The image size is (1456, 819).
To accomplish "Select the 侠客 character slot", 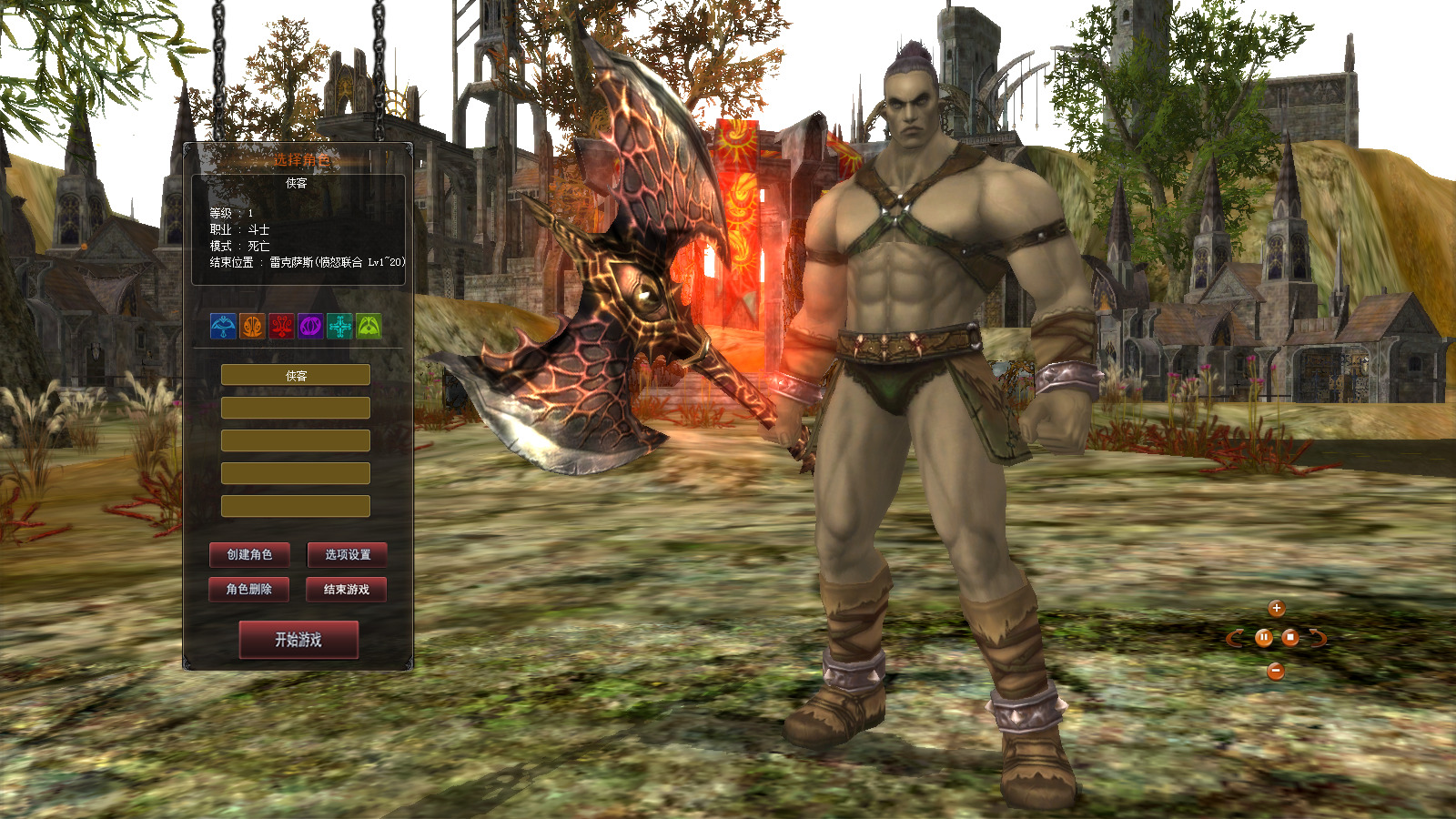I will (296, 375).
